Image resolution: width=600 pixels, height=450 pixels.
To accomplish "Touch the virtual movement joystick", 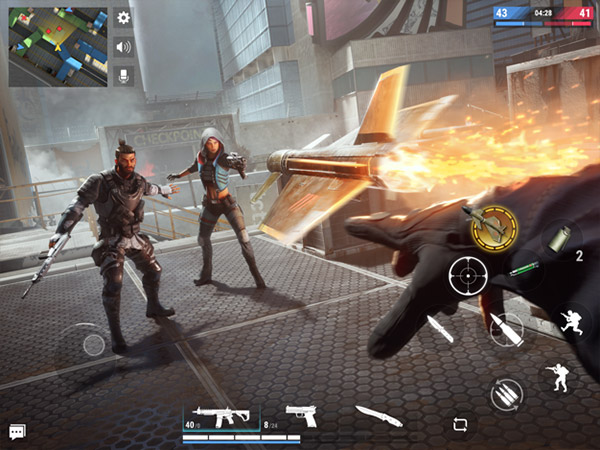I will (93, 345).
